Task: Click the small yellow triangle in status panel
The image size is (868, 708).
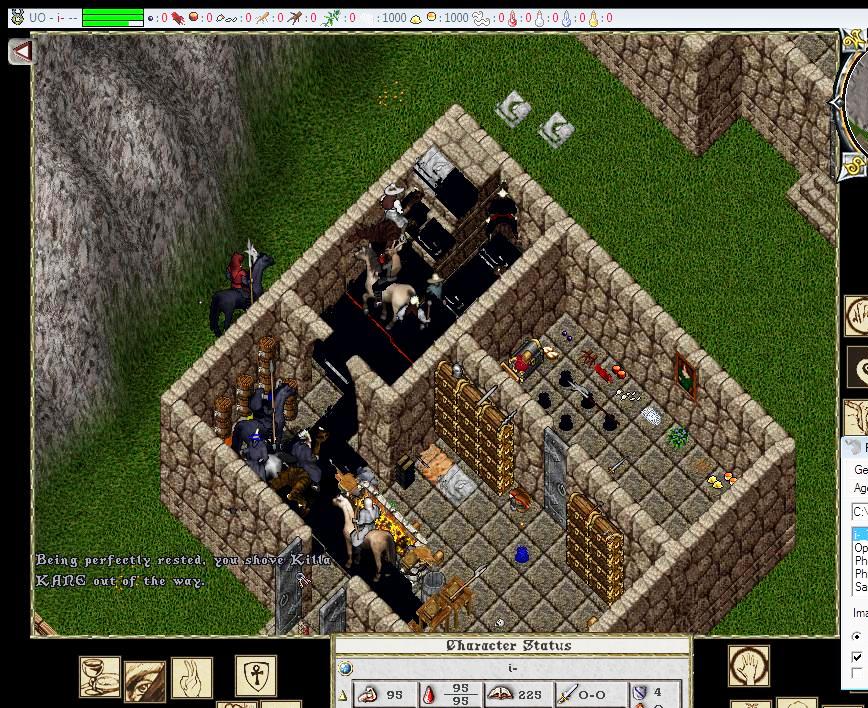Action: coord(344,695)
